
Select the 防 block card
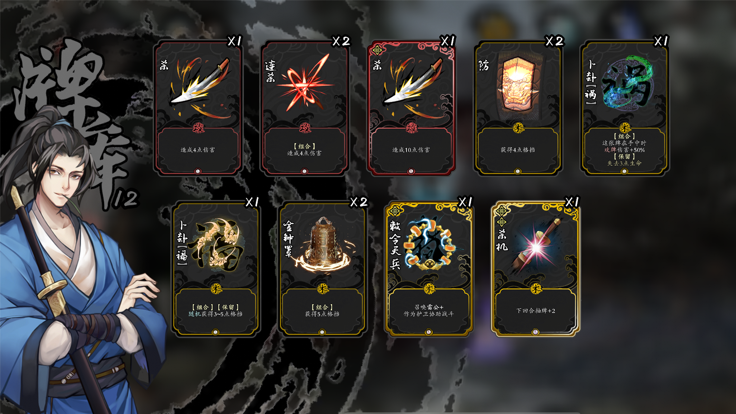(x=517, y=109)
